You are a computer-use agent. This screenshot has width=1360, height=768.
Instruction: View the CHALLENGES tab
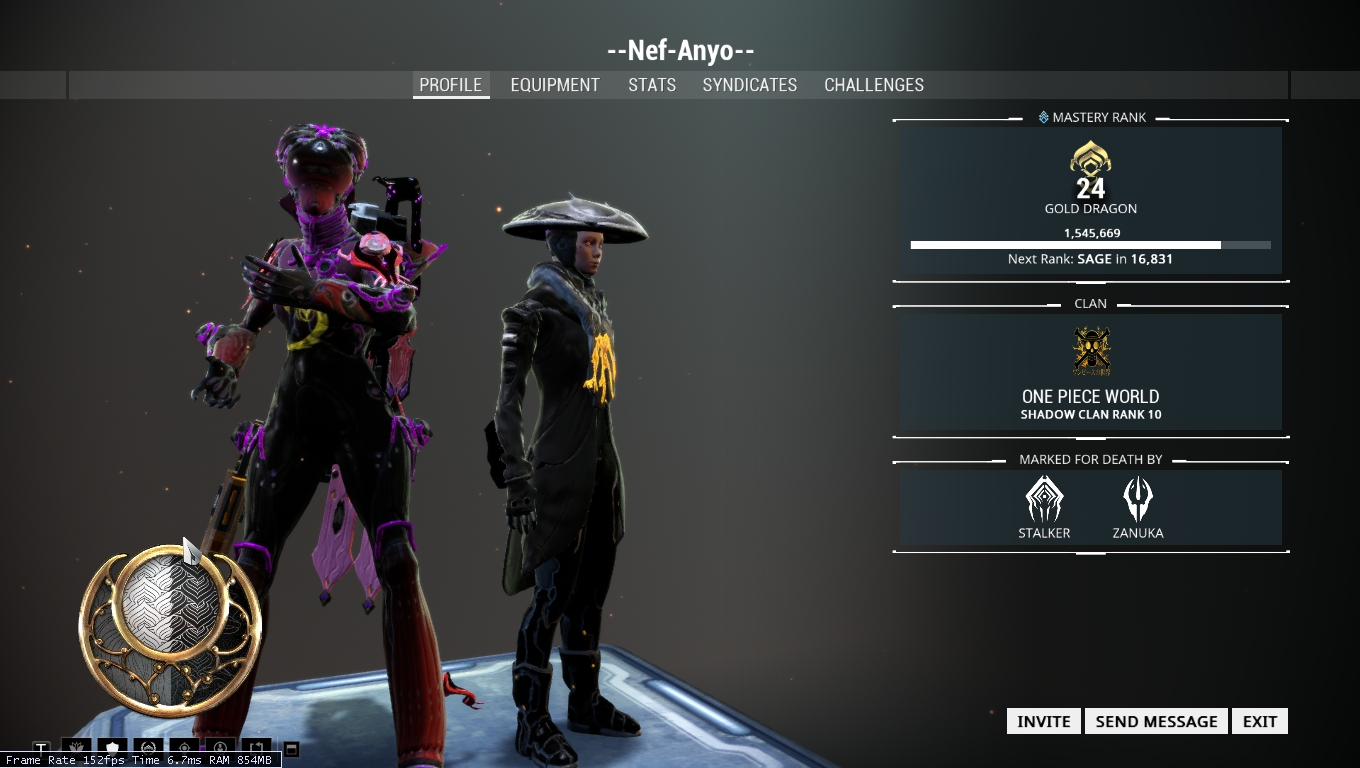(x=873, y=85)
